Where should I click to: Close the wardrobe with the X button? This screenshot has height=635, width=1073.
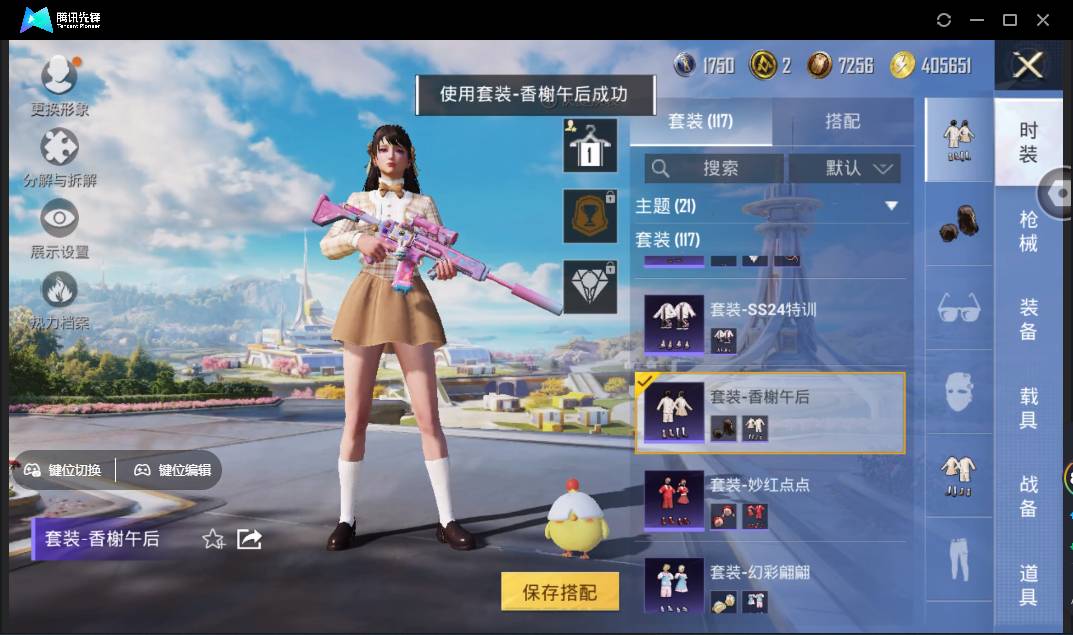point(1028,66)
